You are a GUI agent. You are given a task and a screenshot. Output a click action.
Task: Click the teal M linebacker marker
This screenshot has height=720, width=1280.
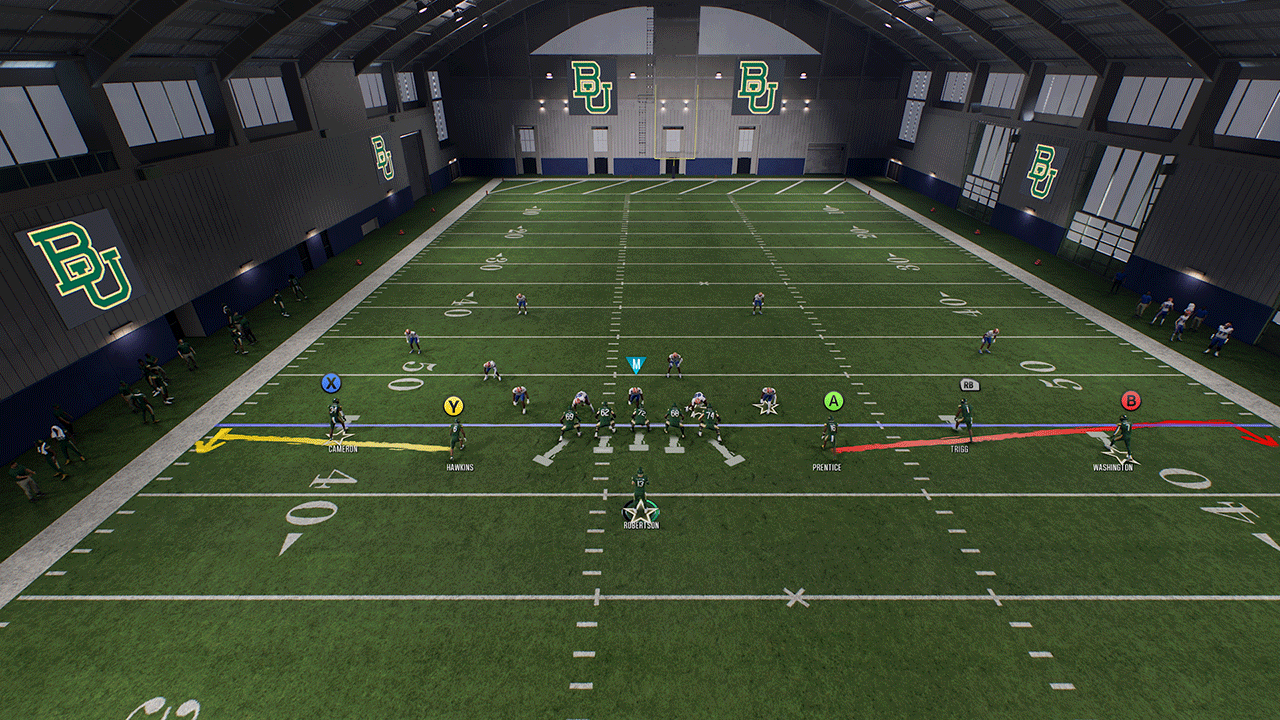635,365
